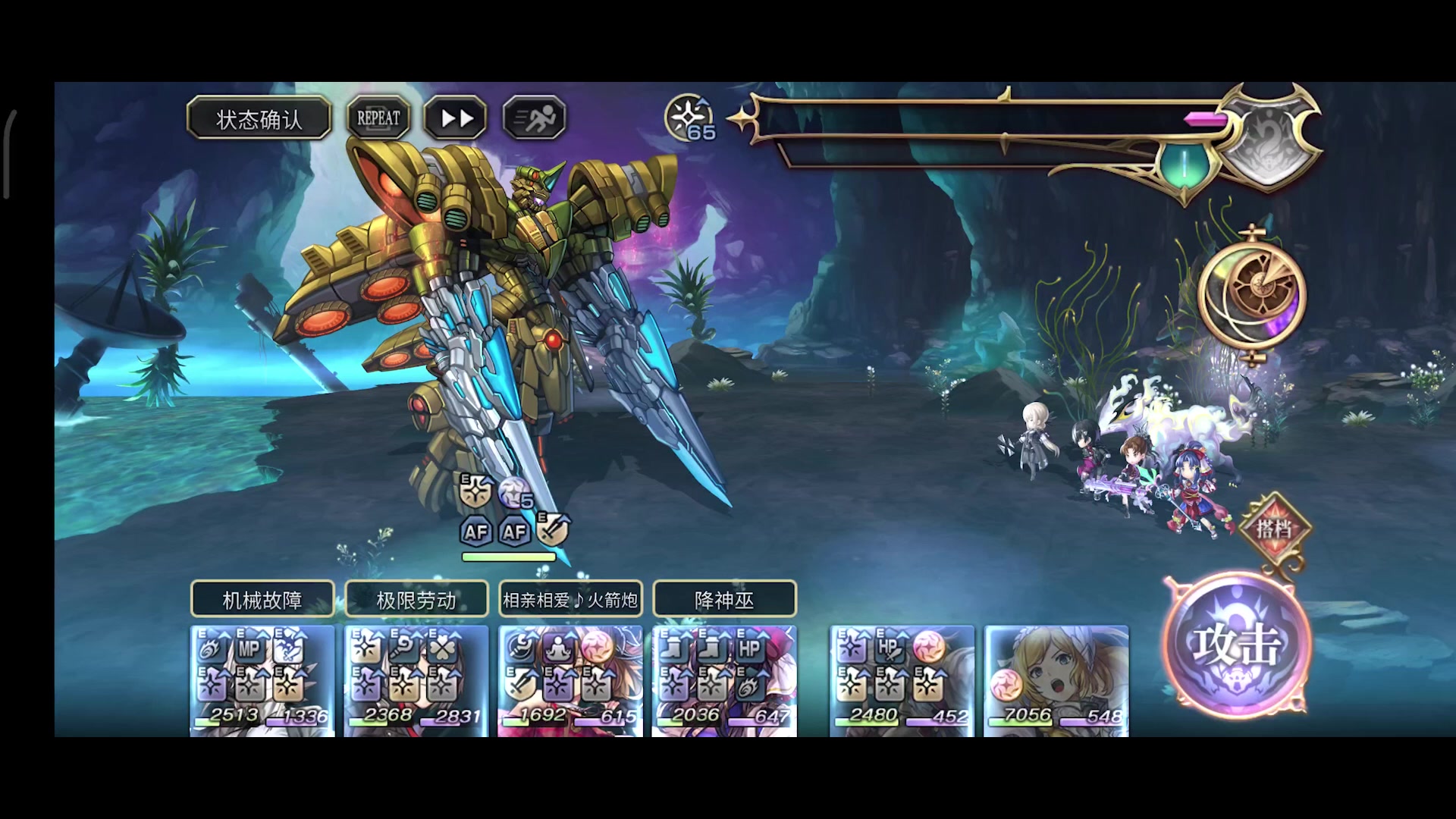Activate the fast-forward speed button
The height and width of the screenshot is (819, 1456).
tap(456, 118)
